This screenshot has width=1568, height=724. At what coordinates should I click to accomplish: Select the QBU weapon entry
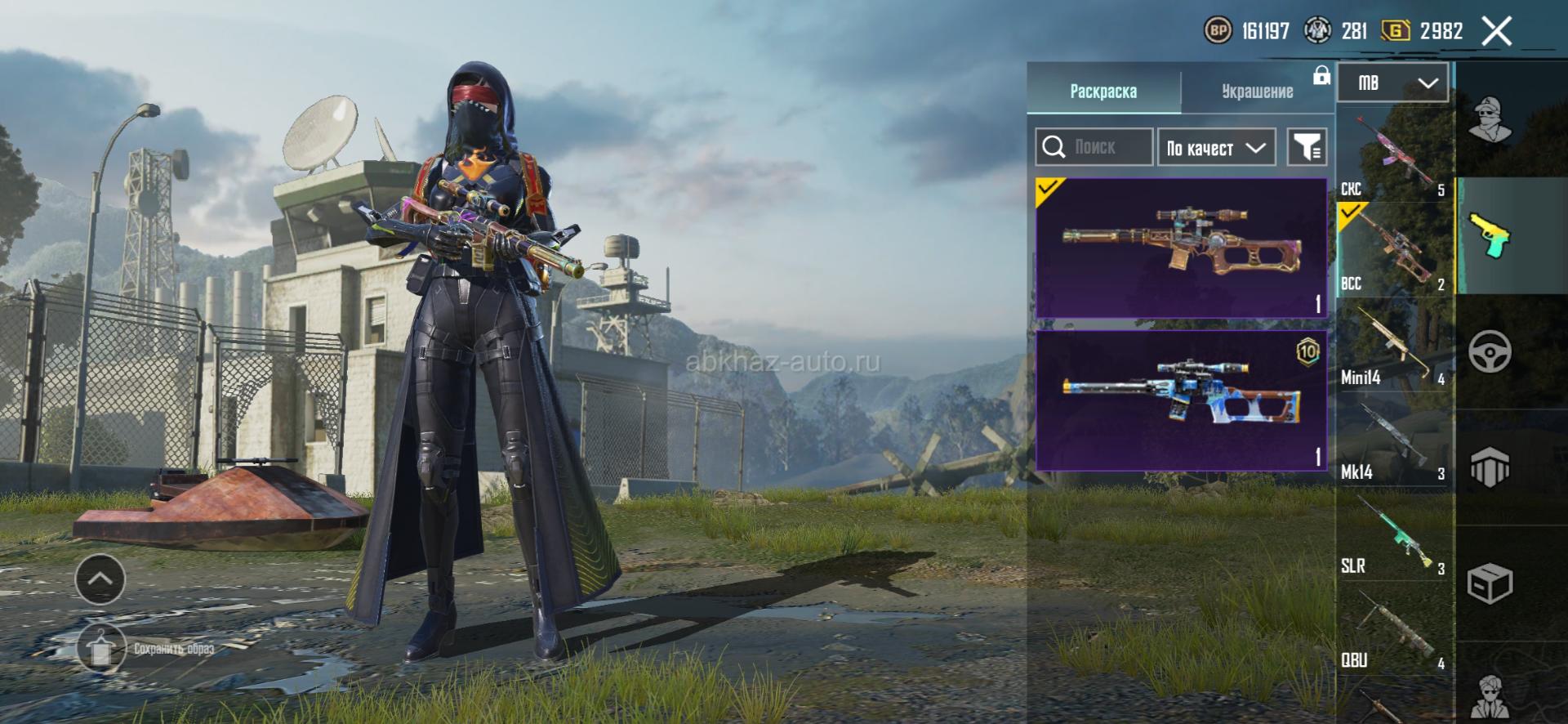(1394, 628)
